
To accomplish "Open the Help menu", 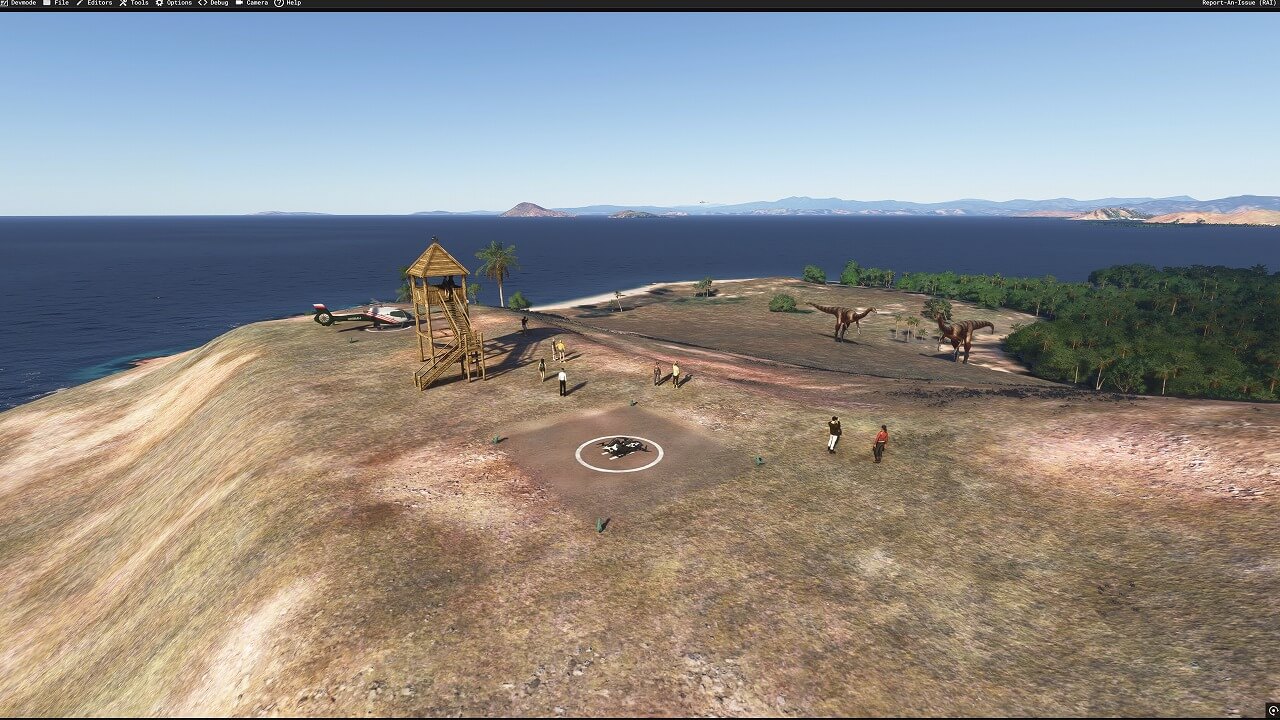I will [288, 3].
